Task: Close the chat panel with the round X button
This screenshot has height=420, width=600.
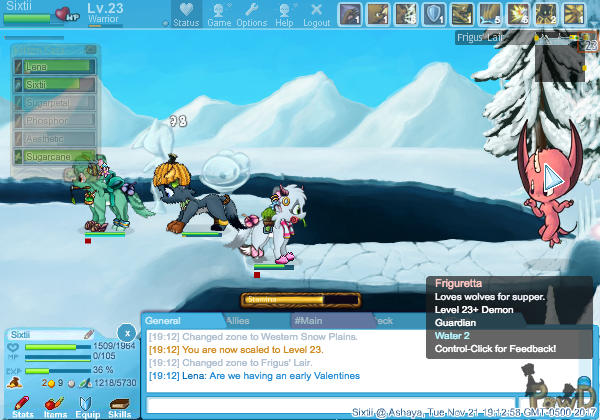Action: (x=125, y=331)
